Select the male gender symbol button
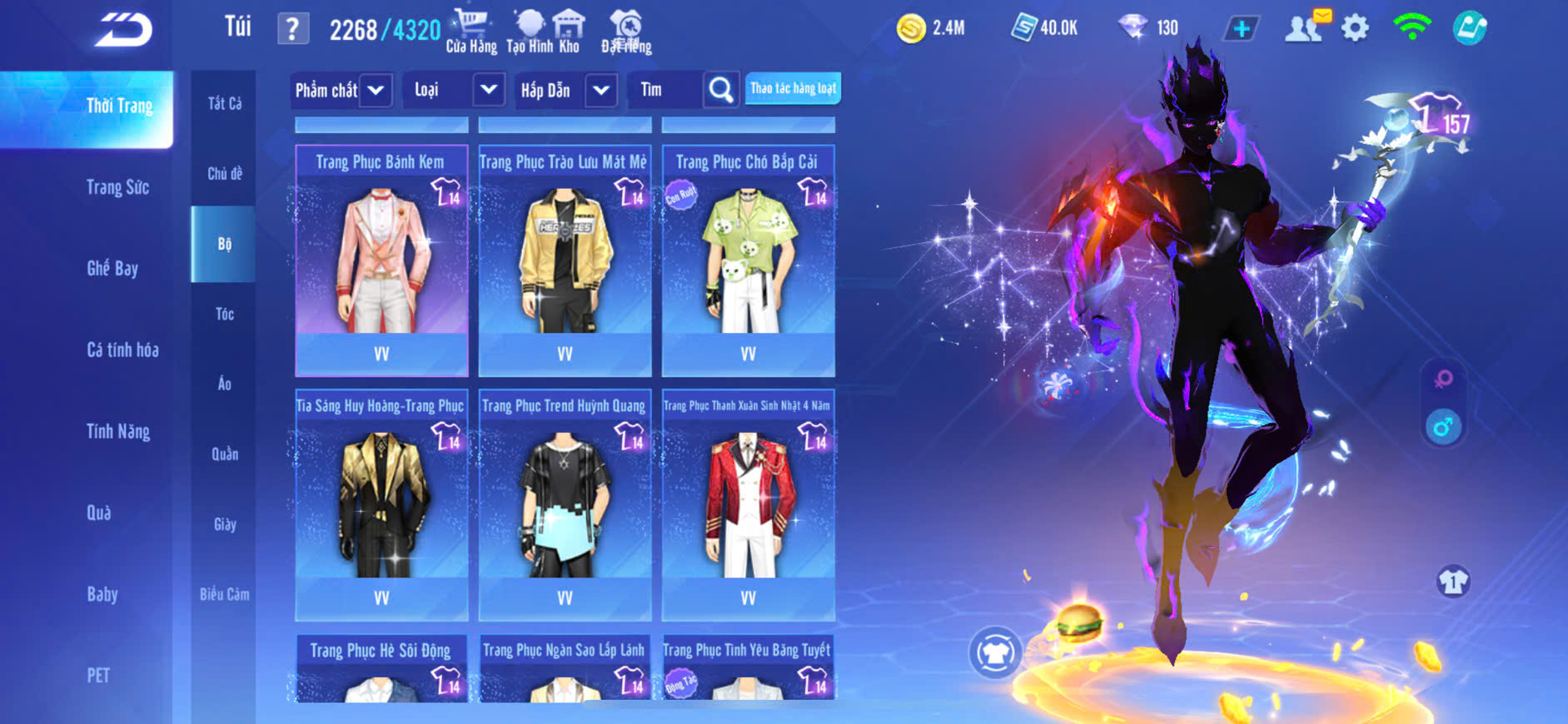1568x724 pixels. tap(1443, 427)
